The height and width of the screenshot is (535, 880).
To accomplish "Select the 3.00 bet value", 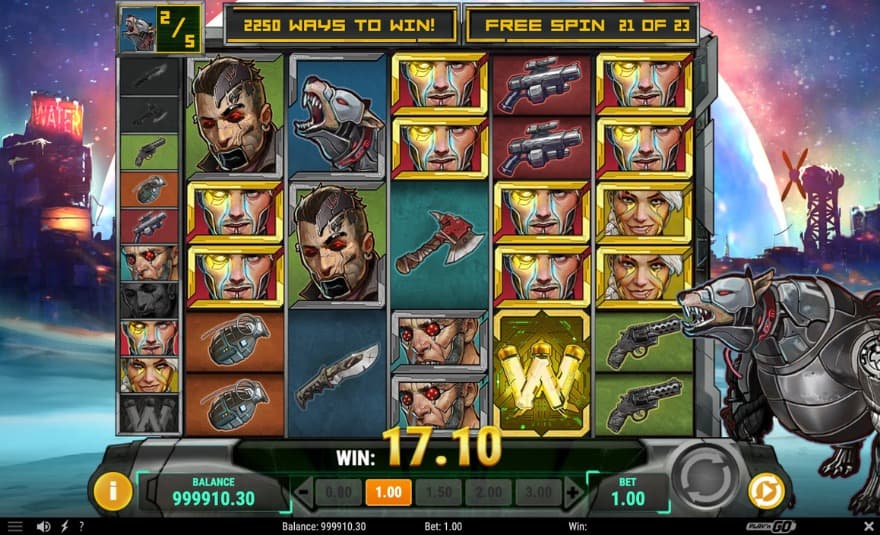I will point(538,492).
